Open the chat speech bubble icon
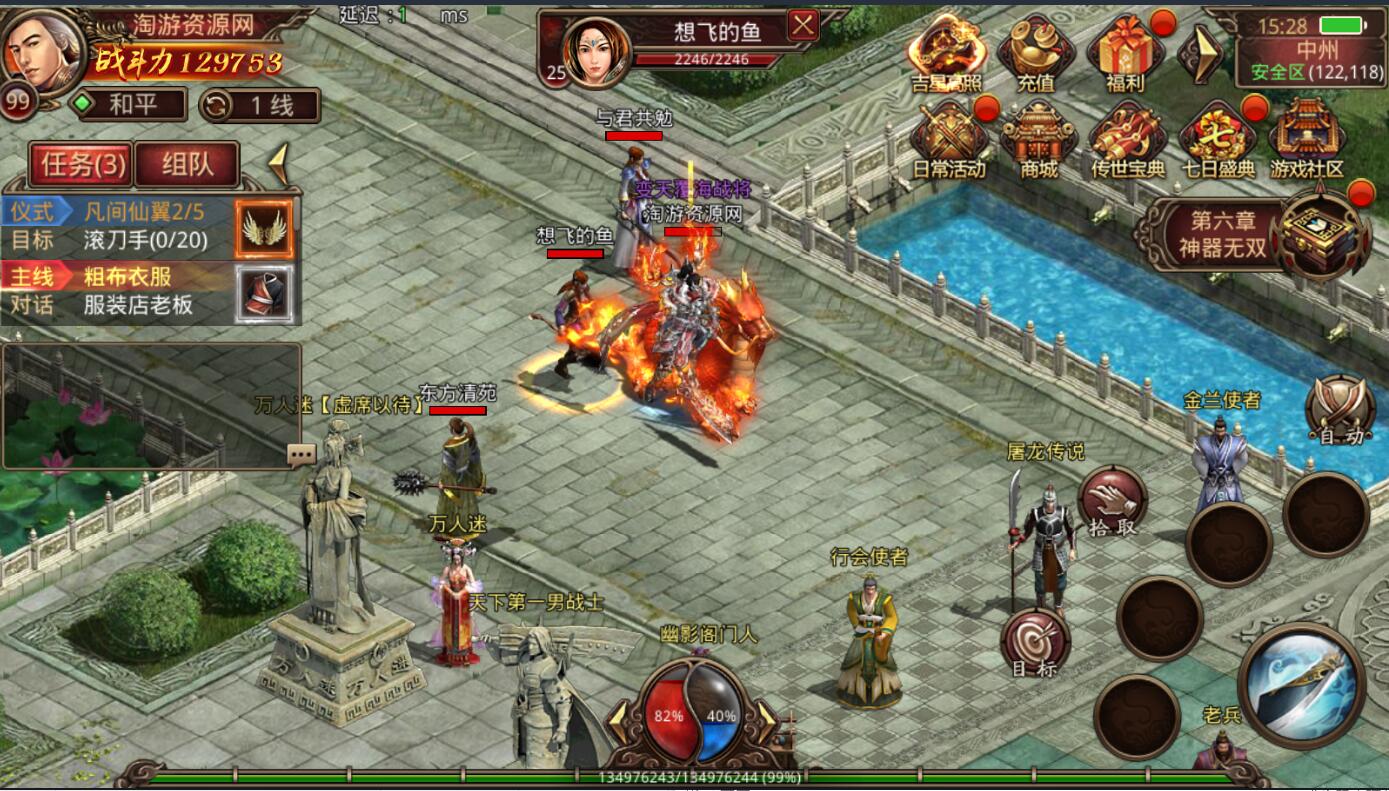Viewport: 1389px width, 791px height. pyautogui.click(x=301, y=455)
